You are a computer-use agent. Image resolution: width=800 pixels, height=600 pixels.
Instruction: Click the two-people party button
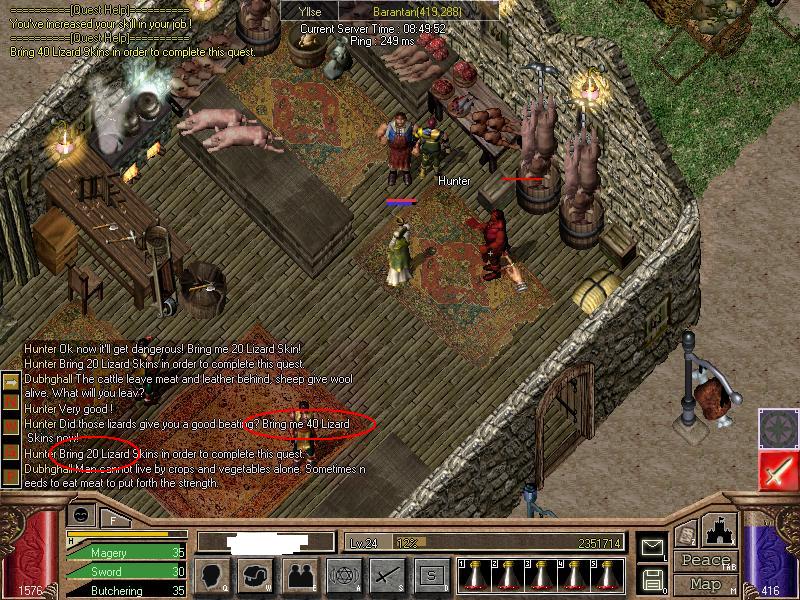pos(299,575)
